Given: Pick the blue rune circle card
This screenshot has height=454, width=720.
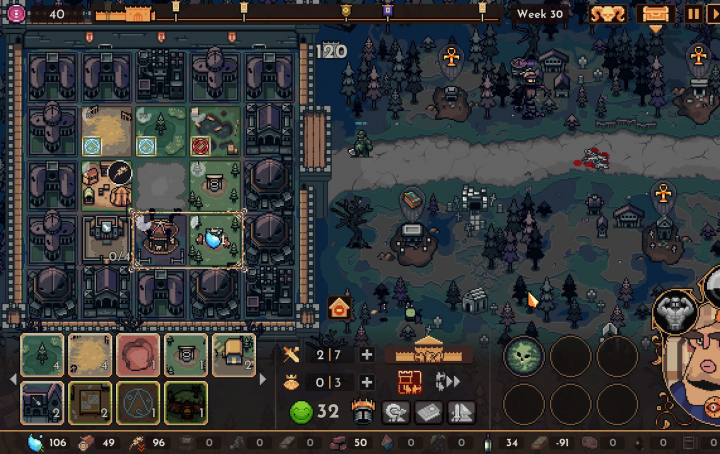Looking at the screenshot, I should point(138,403).
